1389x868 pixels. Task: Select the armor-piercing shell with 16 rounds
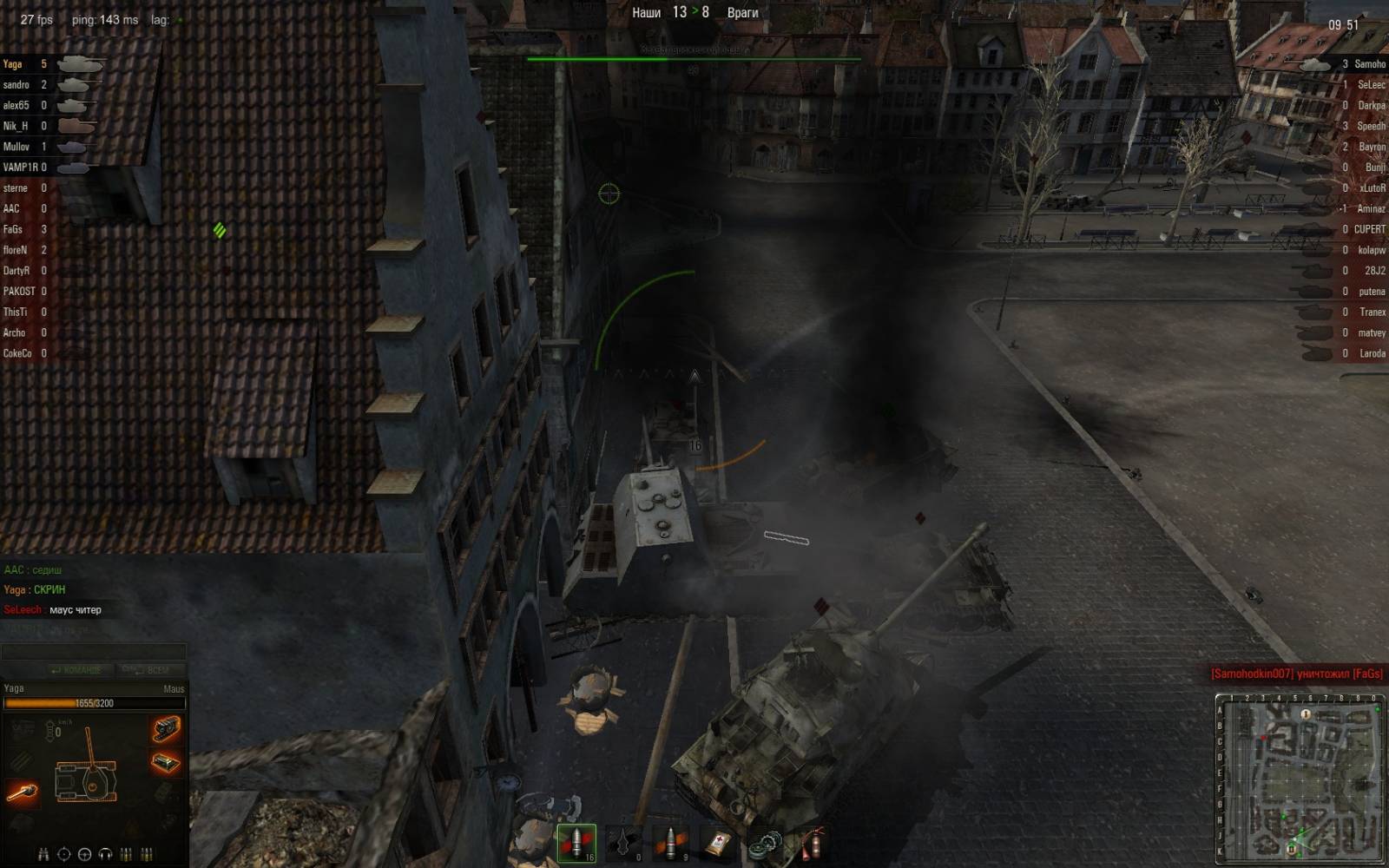tap(576, 843)
